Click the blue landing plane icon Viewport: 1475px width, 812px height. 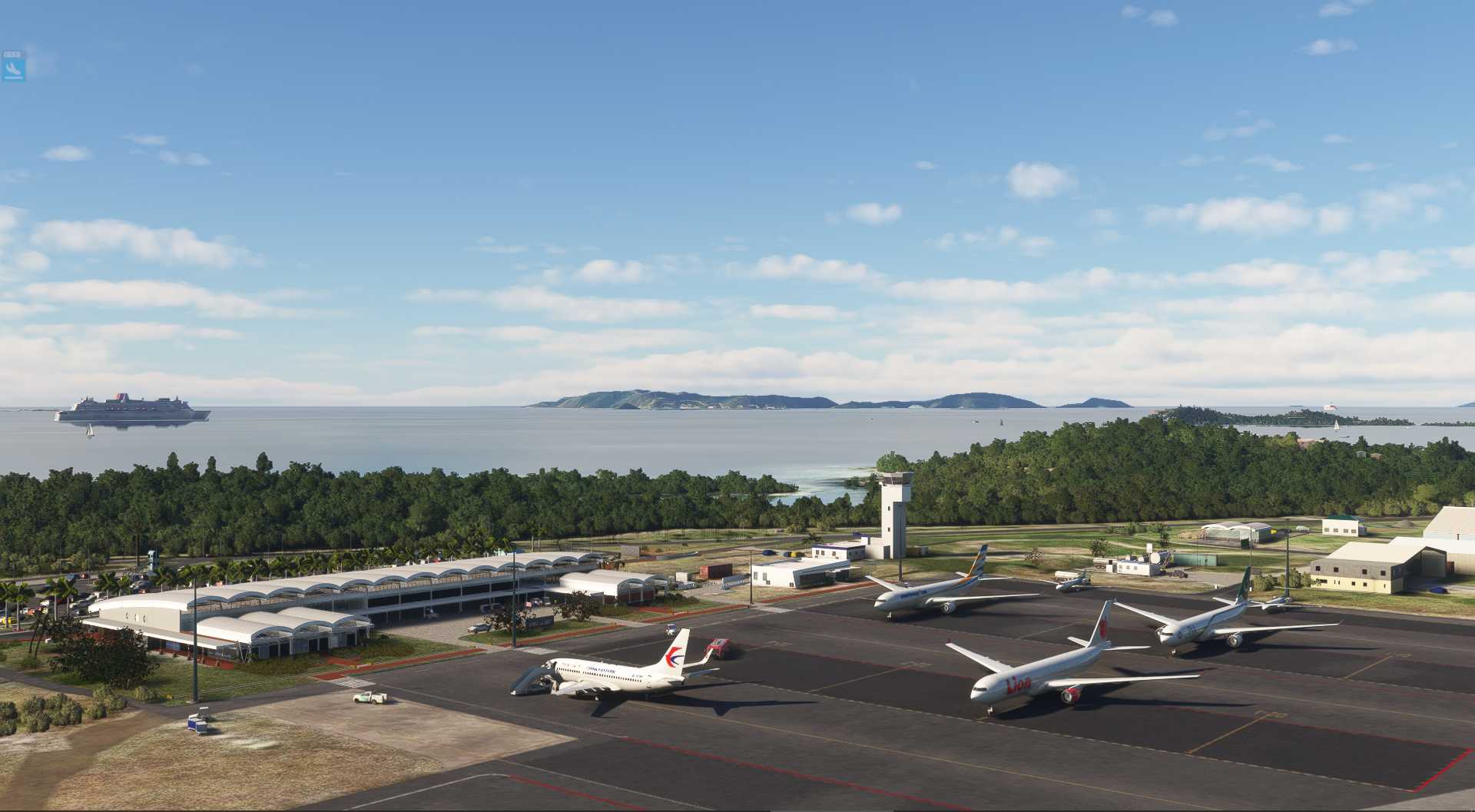tap(15, 70)
